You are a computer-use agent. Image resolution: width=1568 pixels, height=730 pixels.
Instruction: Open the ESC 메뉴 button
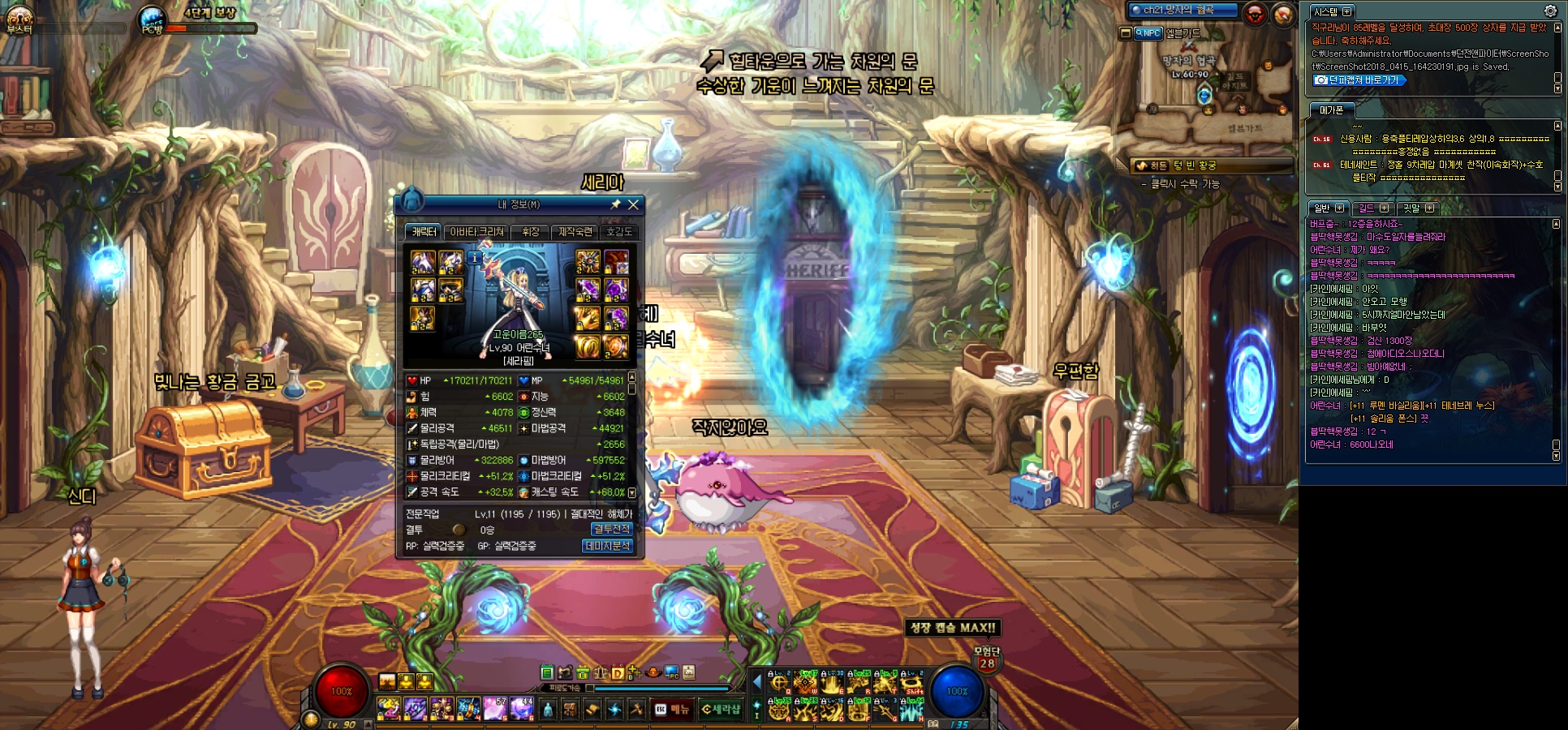click(x=673, y=710)
